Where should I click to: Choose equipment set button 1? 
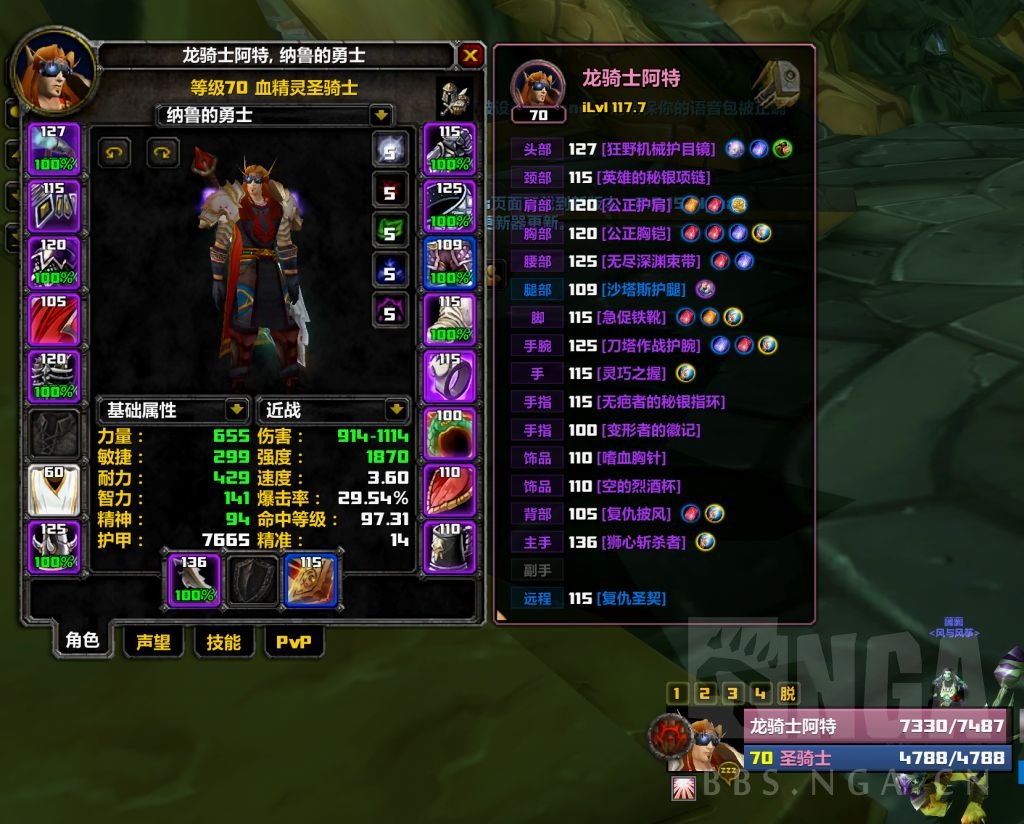coord(677,694)
